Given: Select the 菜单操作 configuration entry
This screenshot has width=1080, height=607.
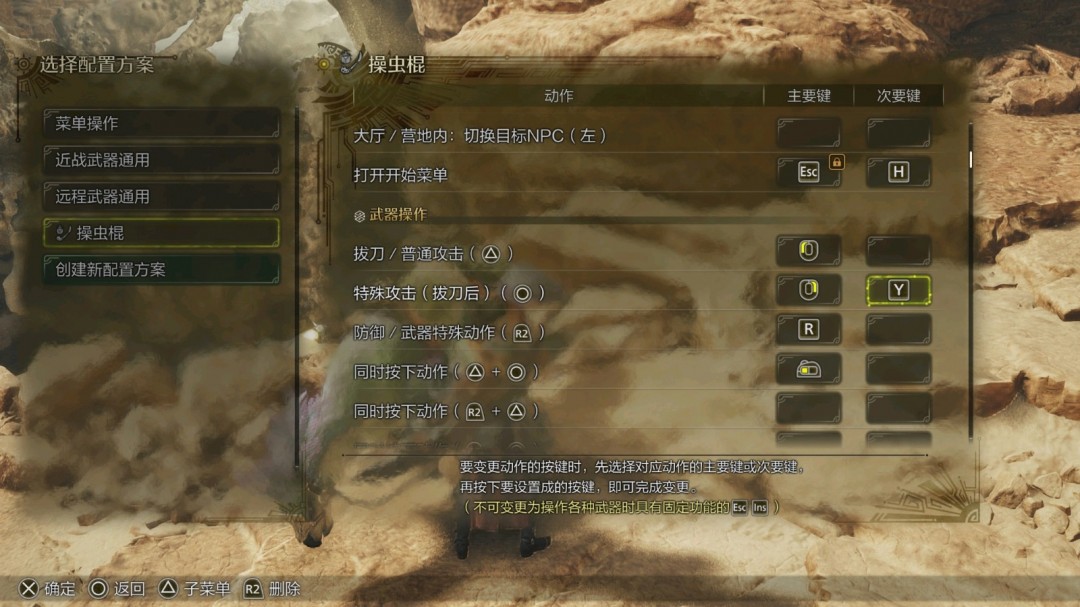Looking at the screenshot, I should coord(160,123).
